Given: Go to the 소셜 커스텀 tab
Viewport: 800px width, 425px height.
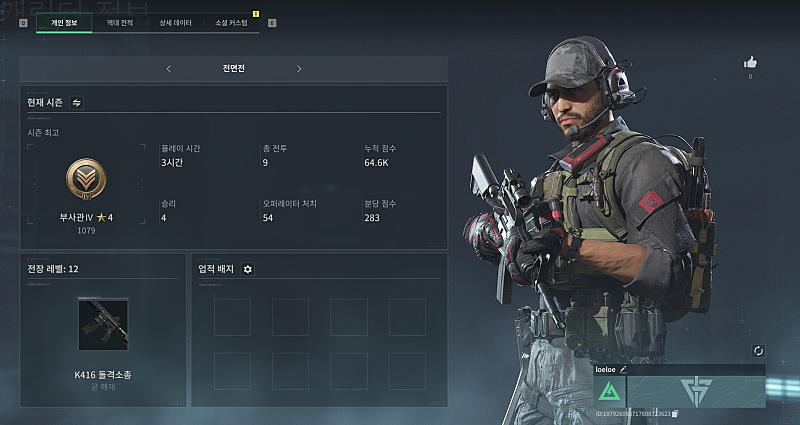Looking at the screenshot, I should 231,22.
